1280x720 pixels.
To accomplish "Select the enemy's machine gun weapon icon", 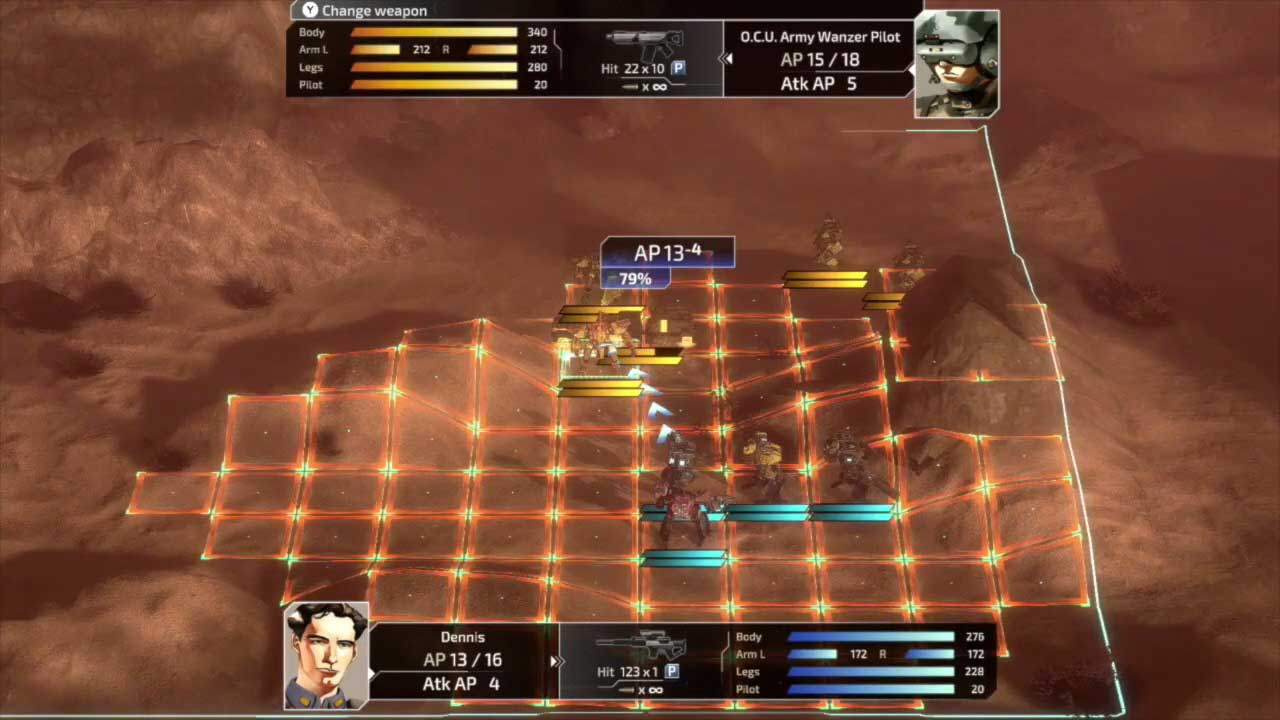I will (643, 44).
